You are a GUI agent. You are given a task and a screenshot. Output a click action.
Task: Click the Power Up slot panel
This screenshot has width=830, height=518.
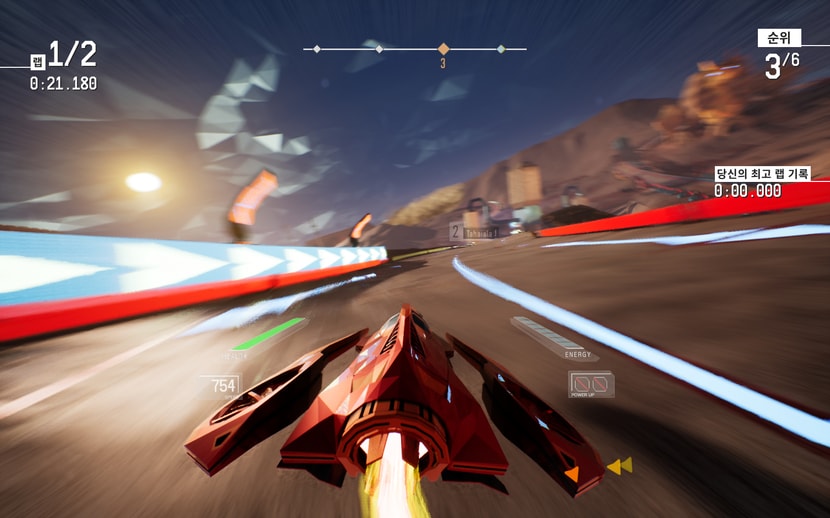click(591, 384)
